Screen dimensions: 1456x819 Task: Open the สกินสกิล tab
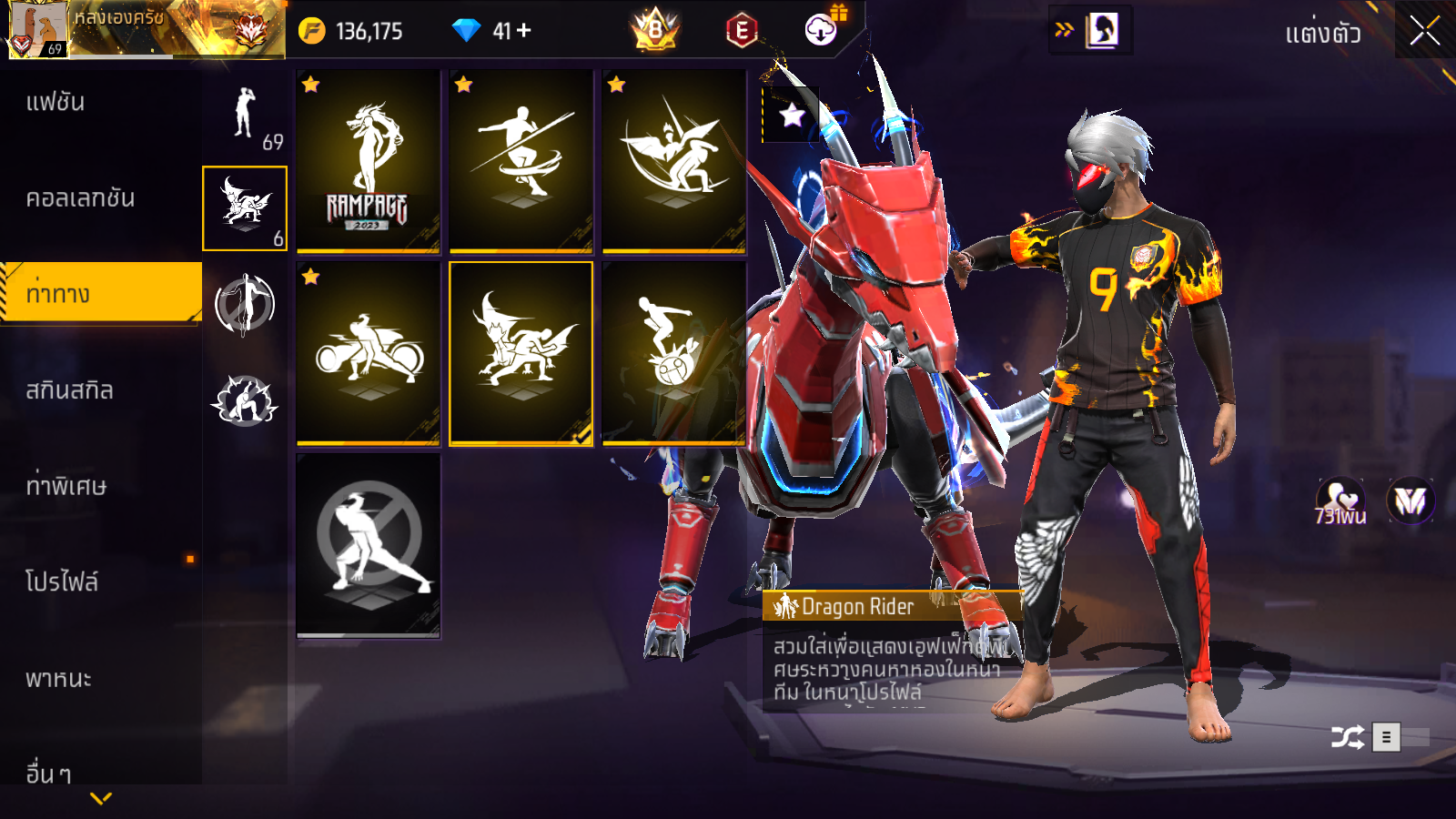69,390
